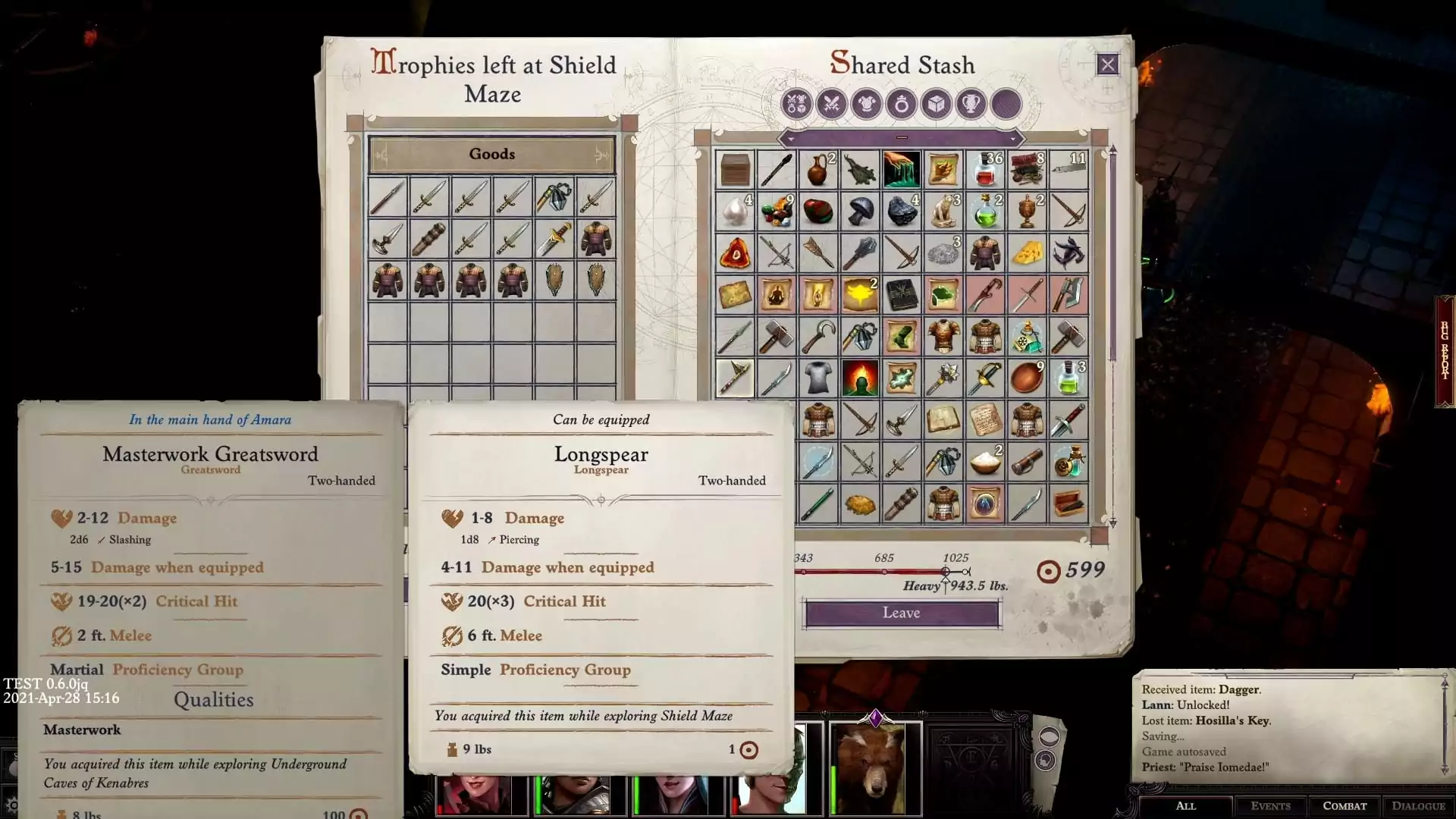1456x819 pixels.
Task: Choose the armor filter icon
Action: pyautogui.click(x=866, y=104)
